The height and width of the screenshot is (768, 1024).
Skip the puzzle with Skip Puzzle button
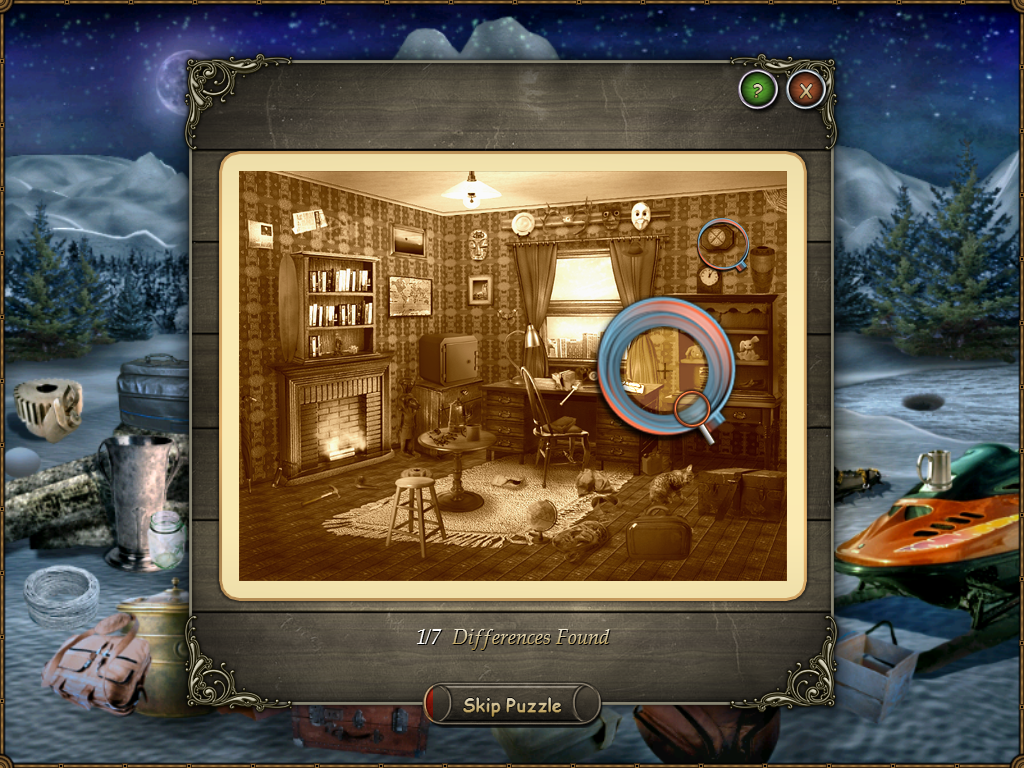pos(512,705)
